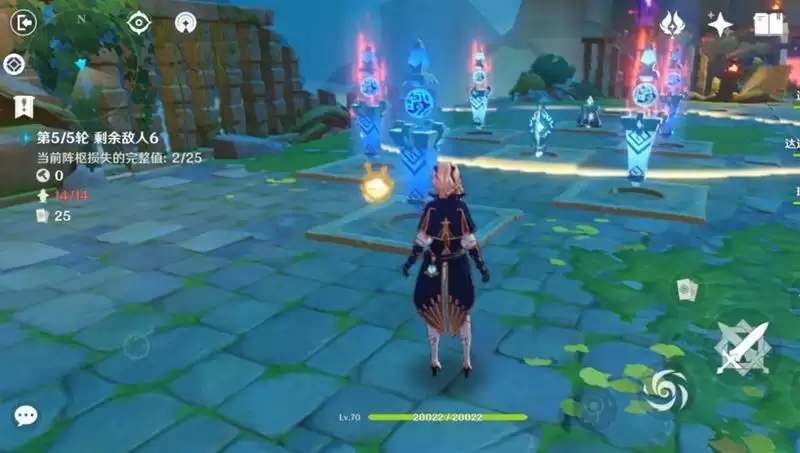Select the round 5/5 enemies objective tracker
The height and width of the screenshot is (453, 800).
[x=92, y=139]
